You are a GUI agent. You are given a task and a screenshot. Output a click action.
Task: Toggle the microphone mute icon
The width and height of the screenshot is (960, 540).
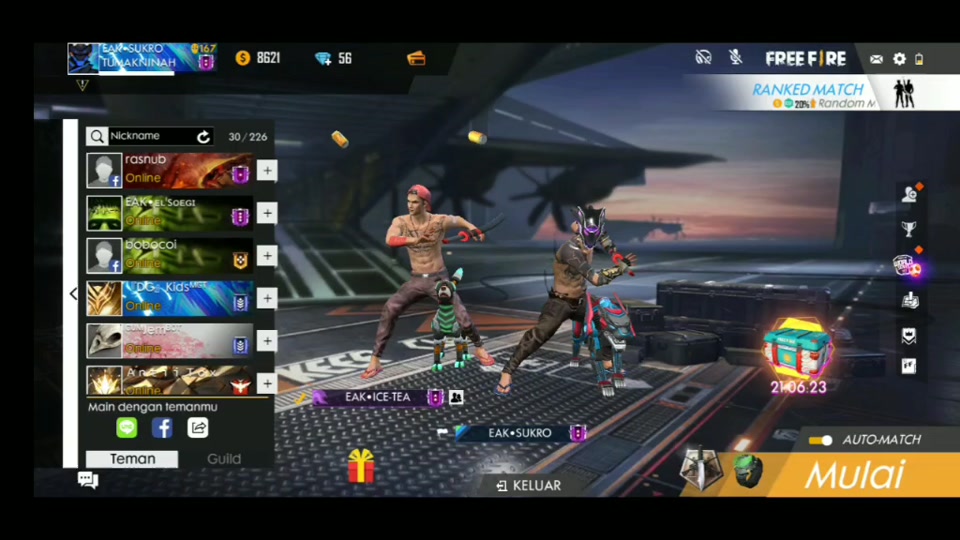[x=736, y=58]
